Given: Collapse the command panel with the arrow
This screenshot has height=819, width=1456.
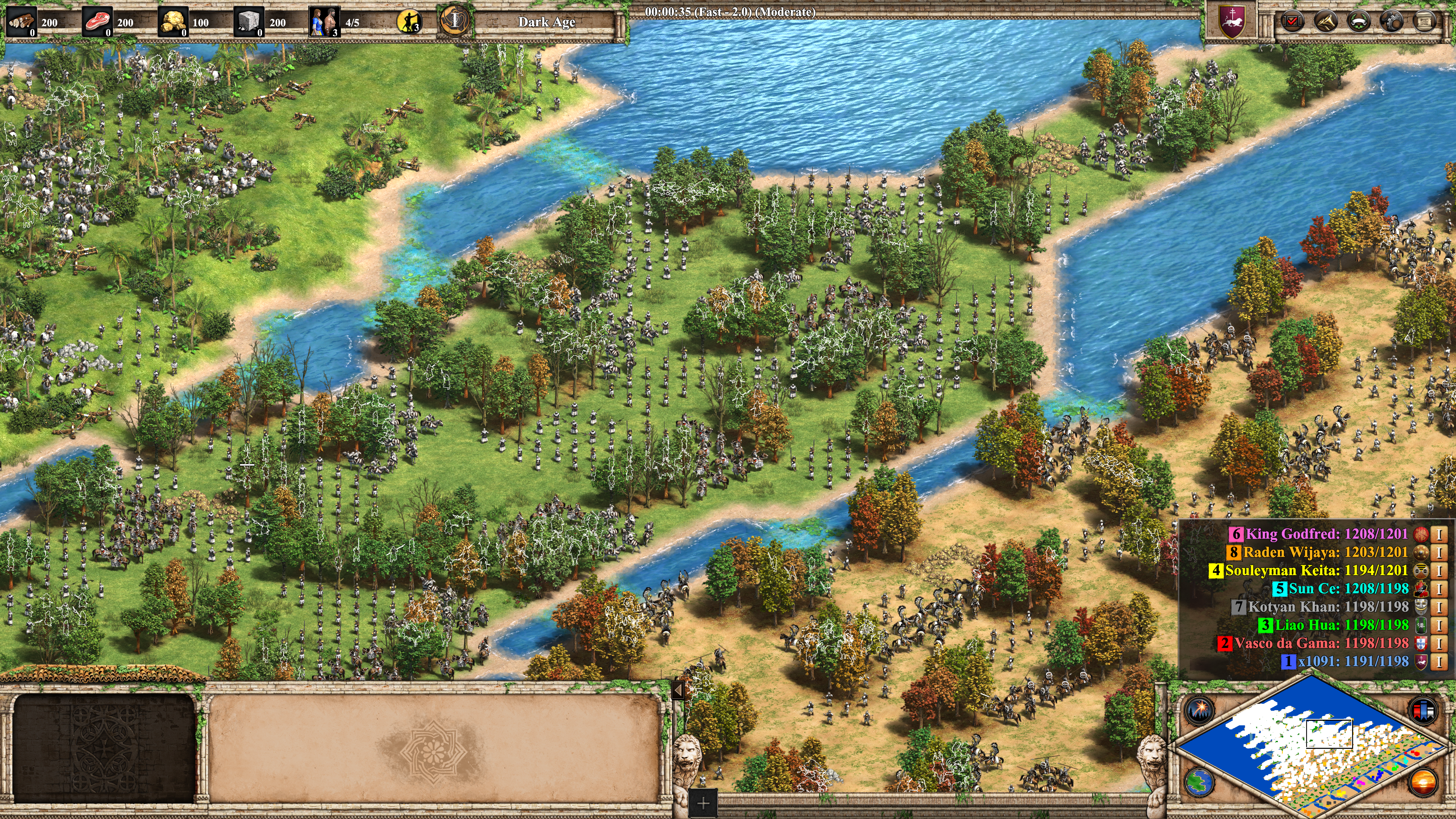Looking at the screenshot, I should (678, 690).
